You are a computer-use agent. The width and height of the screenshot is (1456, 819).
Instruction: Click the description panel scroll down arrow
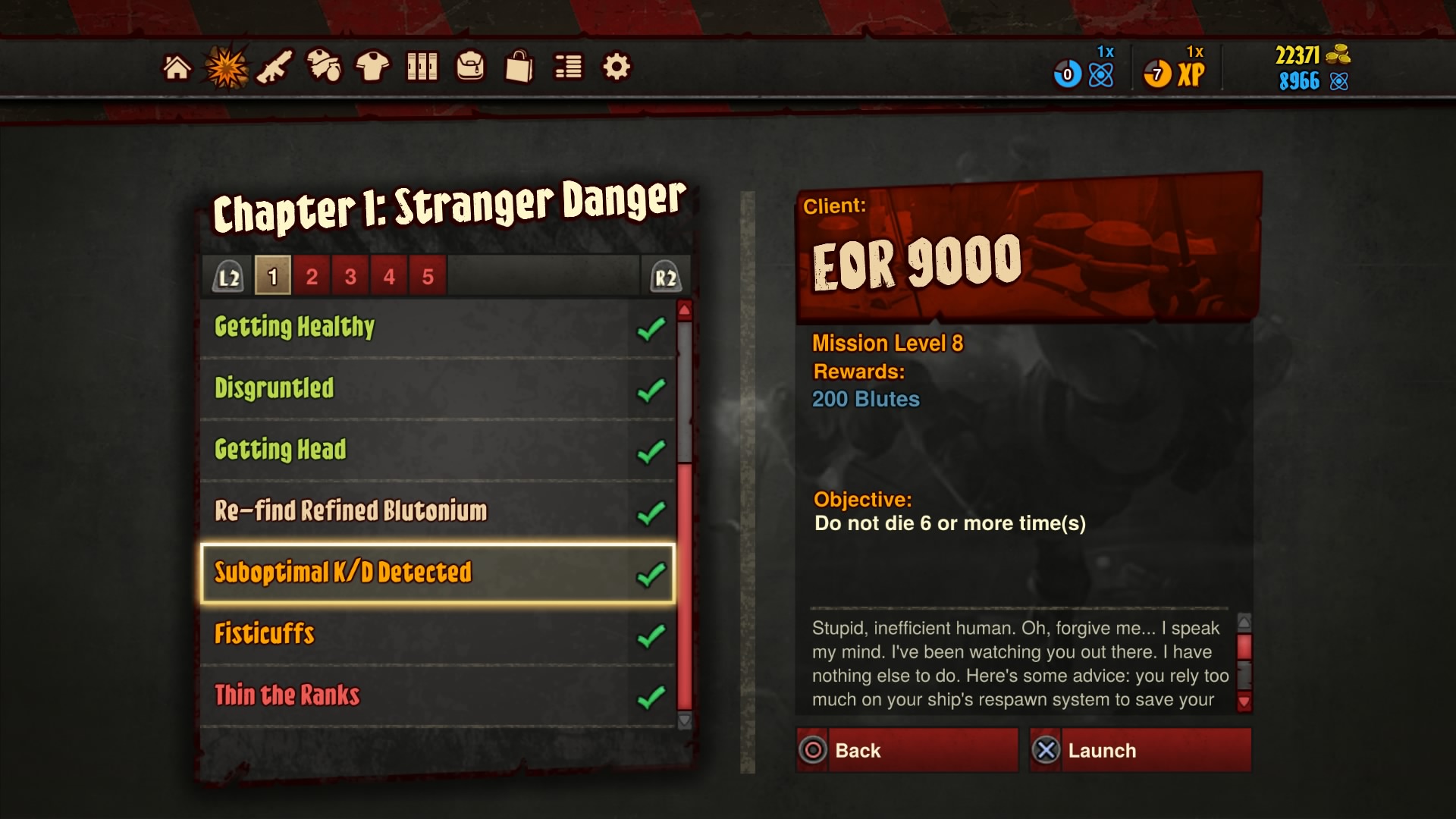point(1244,702)
